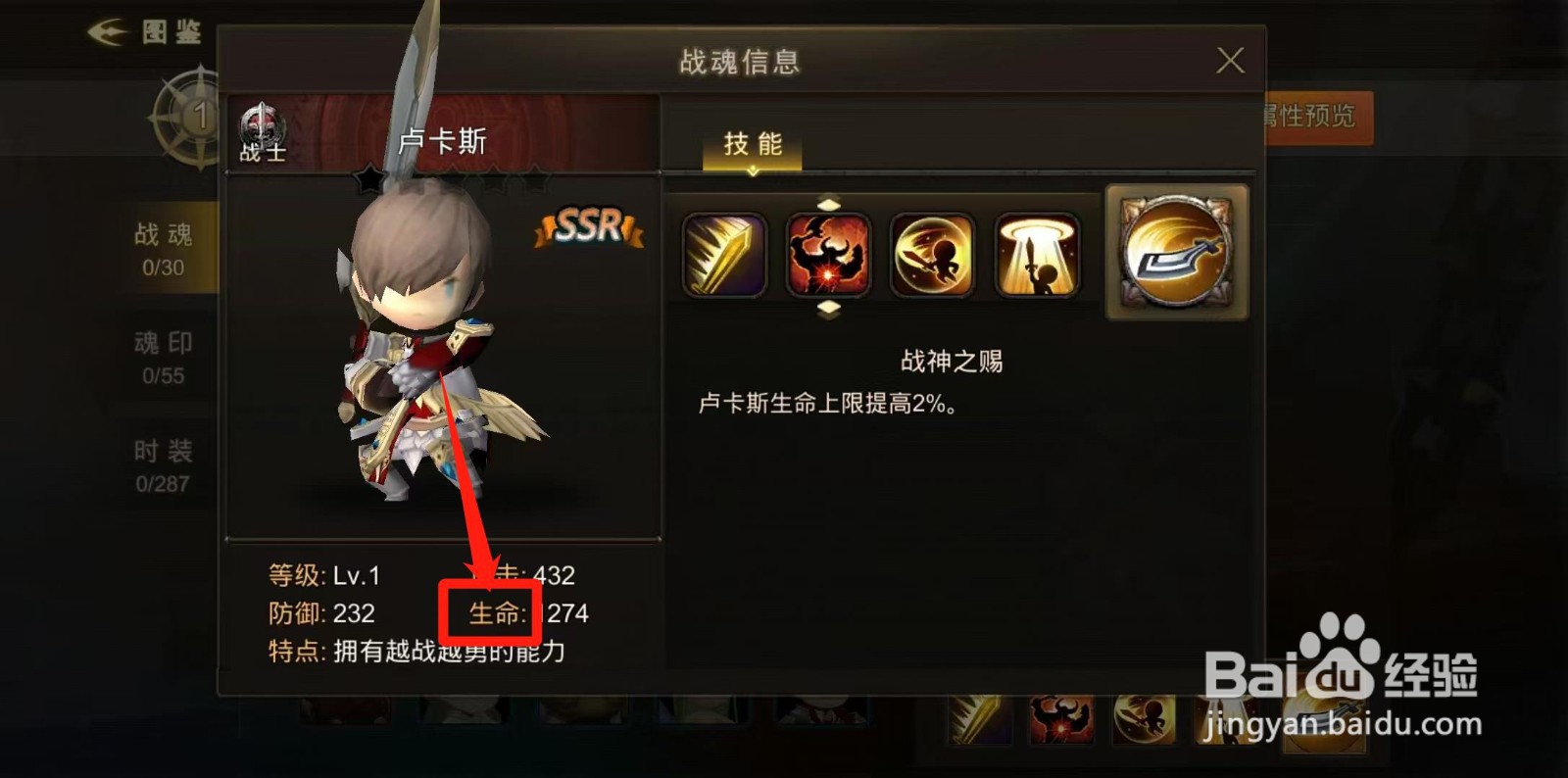Switch to the 技能 tab
Screen dimensions: 1568x778
pyautogui.click(x=751, y=144)
